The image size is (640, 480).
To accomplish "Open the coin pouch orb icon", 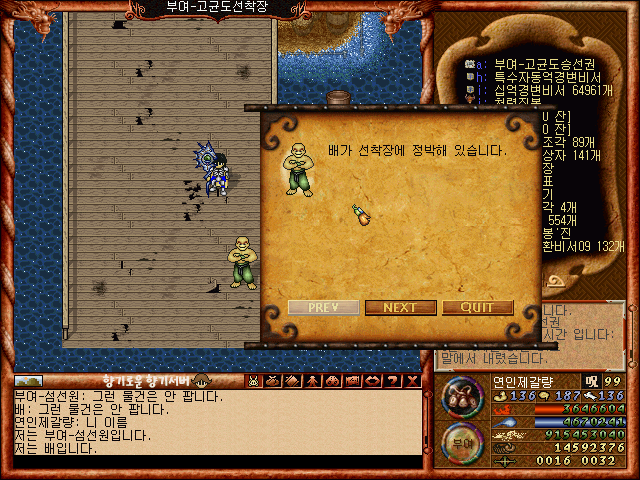I will pyautogui.click(x=461, y=397).
